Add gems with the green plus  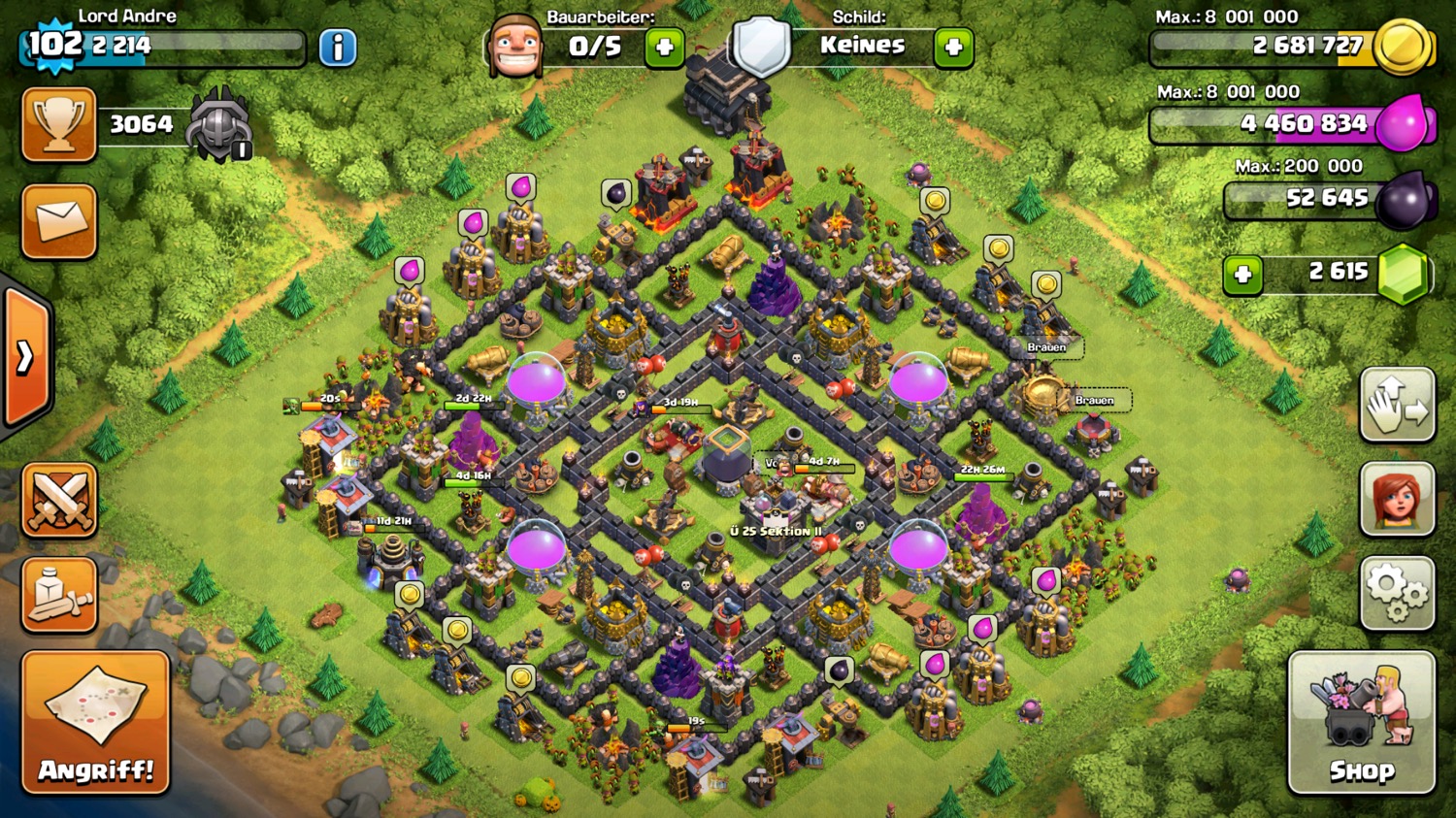click(1242, 275)
